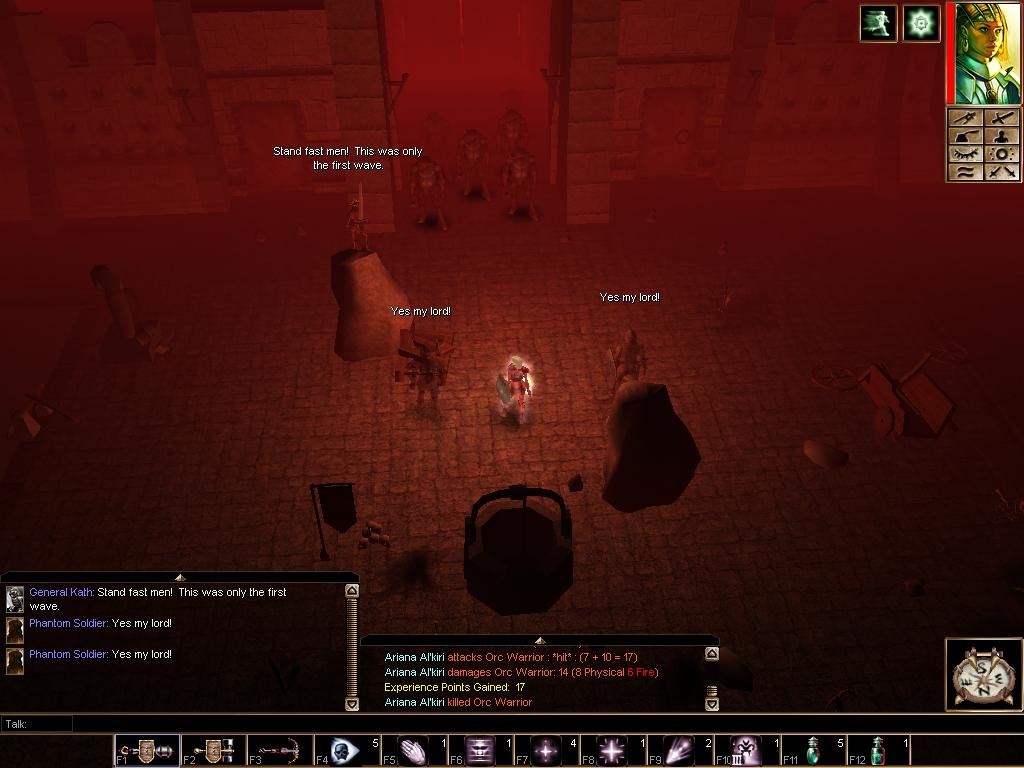This screenshot has height=768, width=1024.
Task: Click the combat log scroll up arrow
Action: click(x=711, y=654)
